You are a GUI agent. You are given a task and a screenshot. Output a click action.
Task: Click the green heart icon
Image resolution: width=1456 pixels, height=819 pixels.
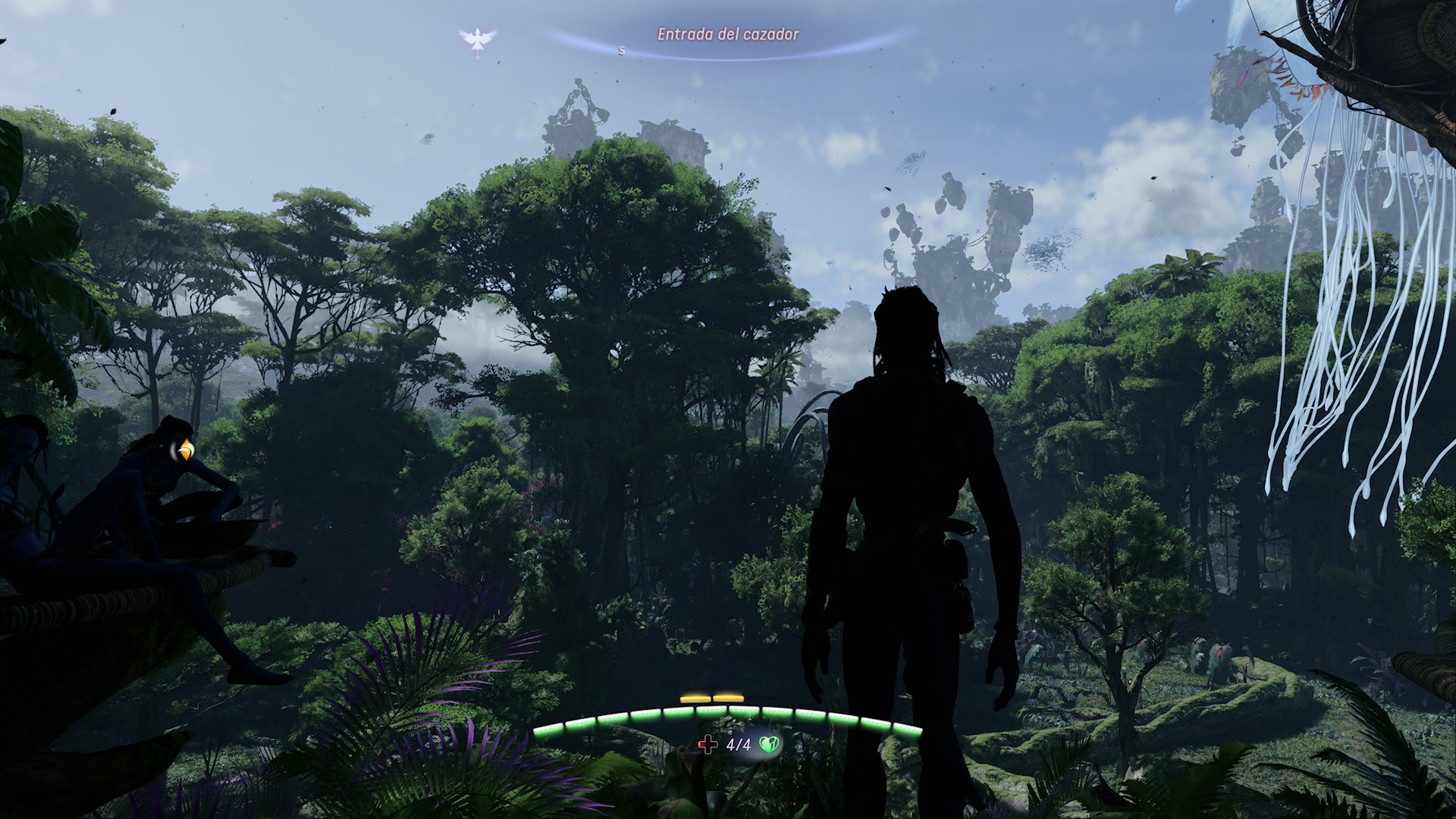coord(769,745)
